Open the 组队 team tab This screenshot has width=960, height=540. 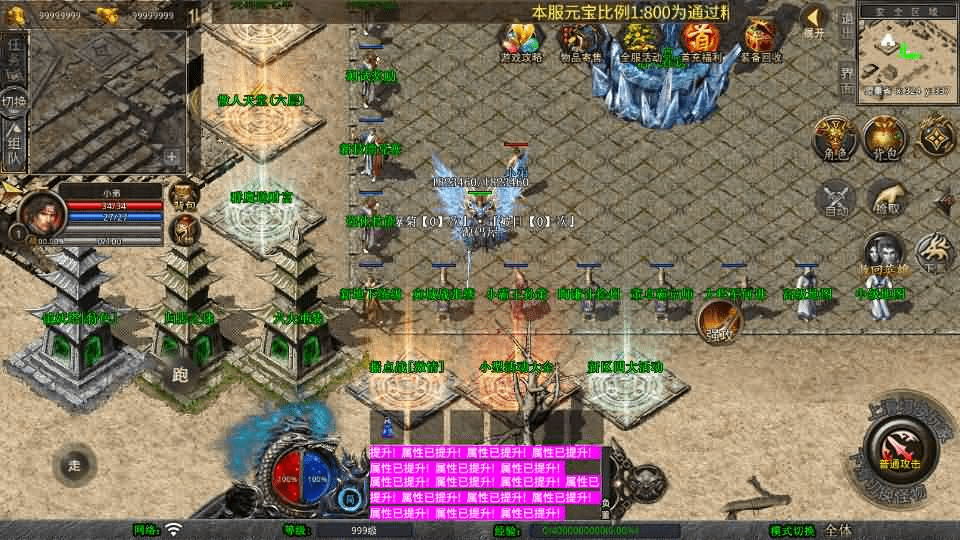14,145
